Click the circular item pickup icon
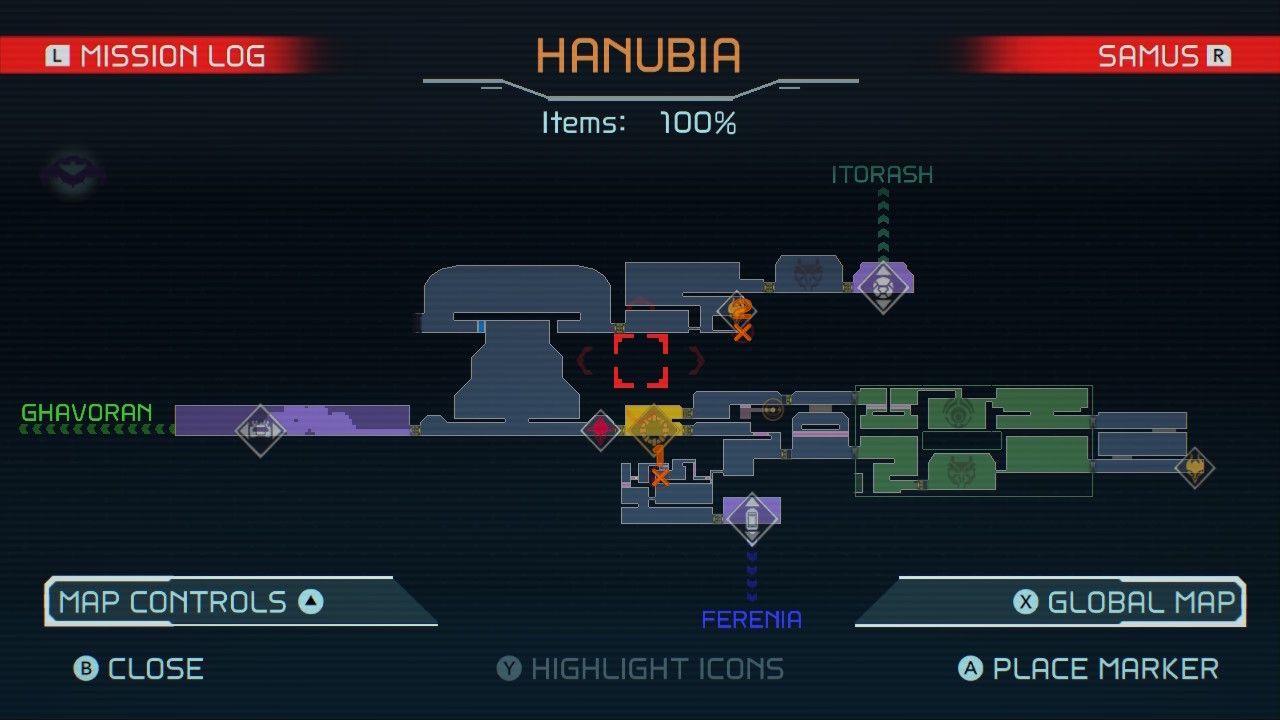The image size is (1280, 720). coord(772,410)
